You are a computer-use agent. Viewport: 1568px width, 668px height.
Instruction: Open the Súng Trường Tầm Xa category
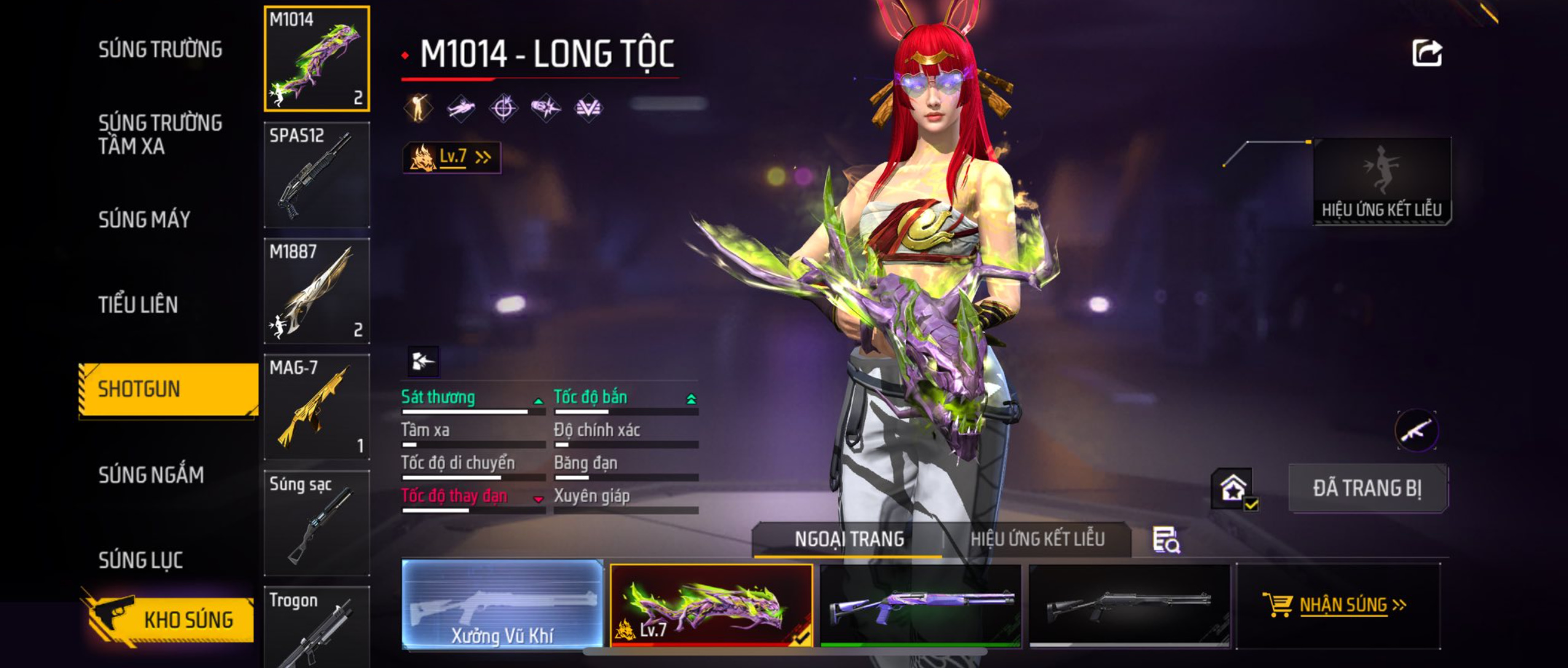(160, 134)
